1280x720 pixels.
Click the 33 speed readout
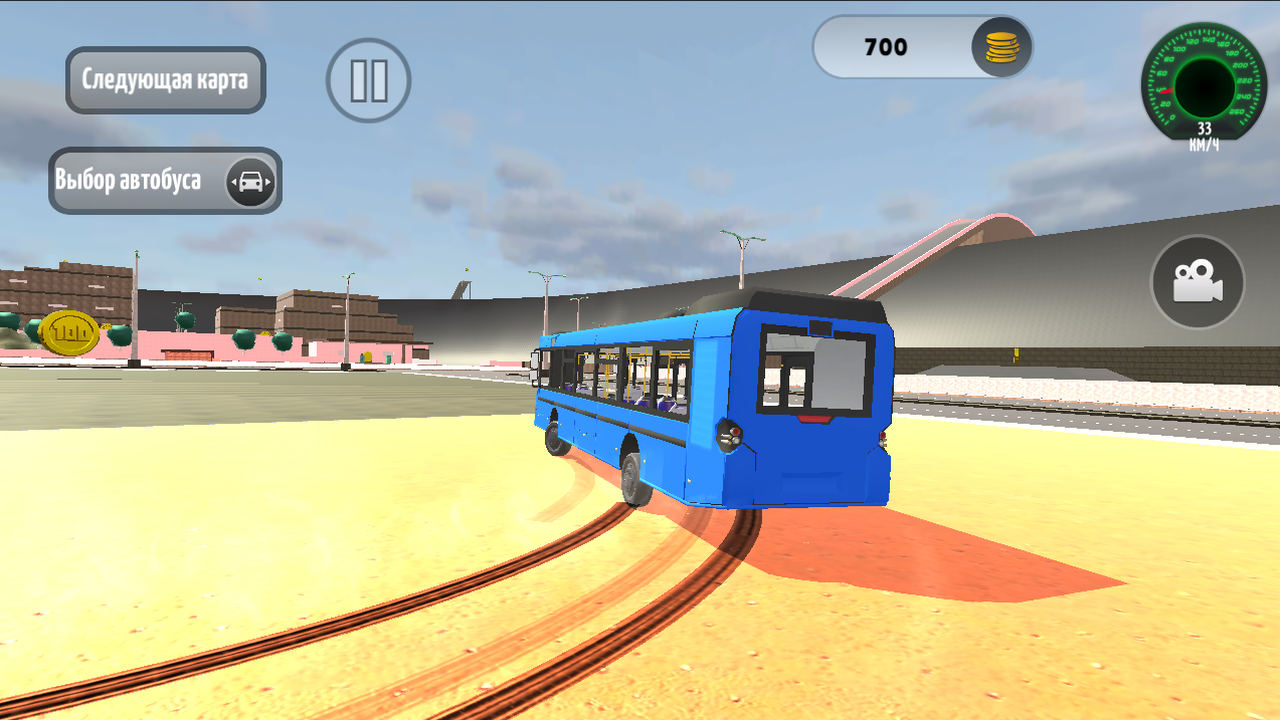pyautogui.click(x=1204, y=127)
